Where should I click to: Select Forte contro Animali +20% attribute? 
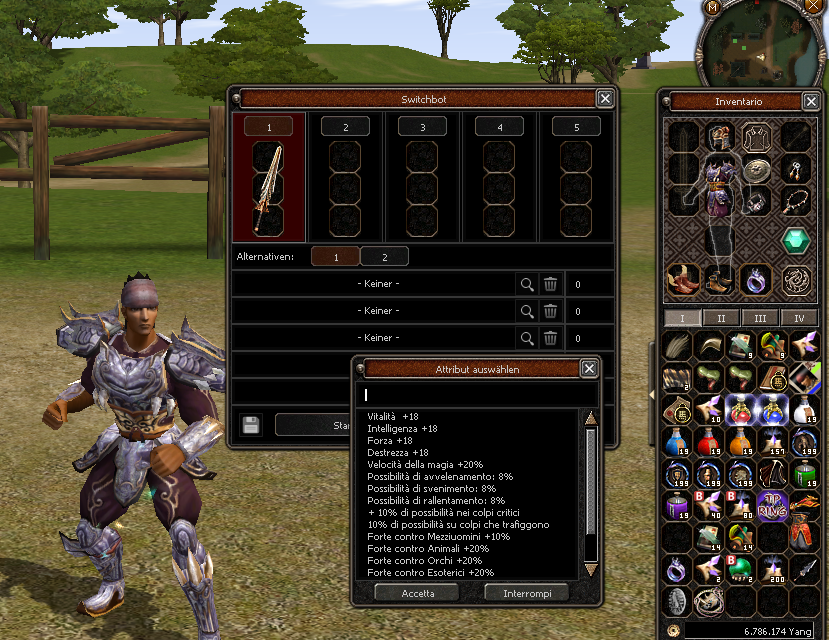point(428,548)
